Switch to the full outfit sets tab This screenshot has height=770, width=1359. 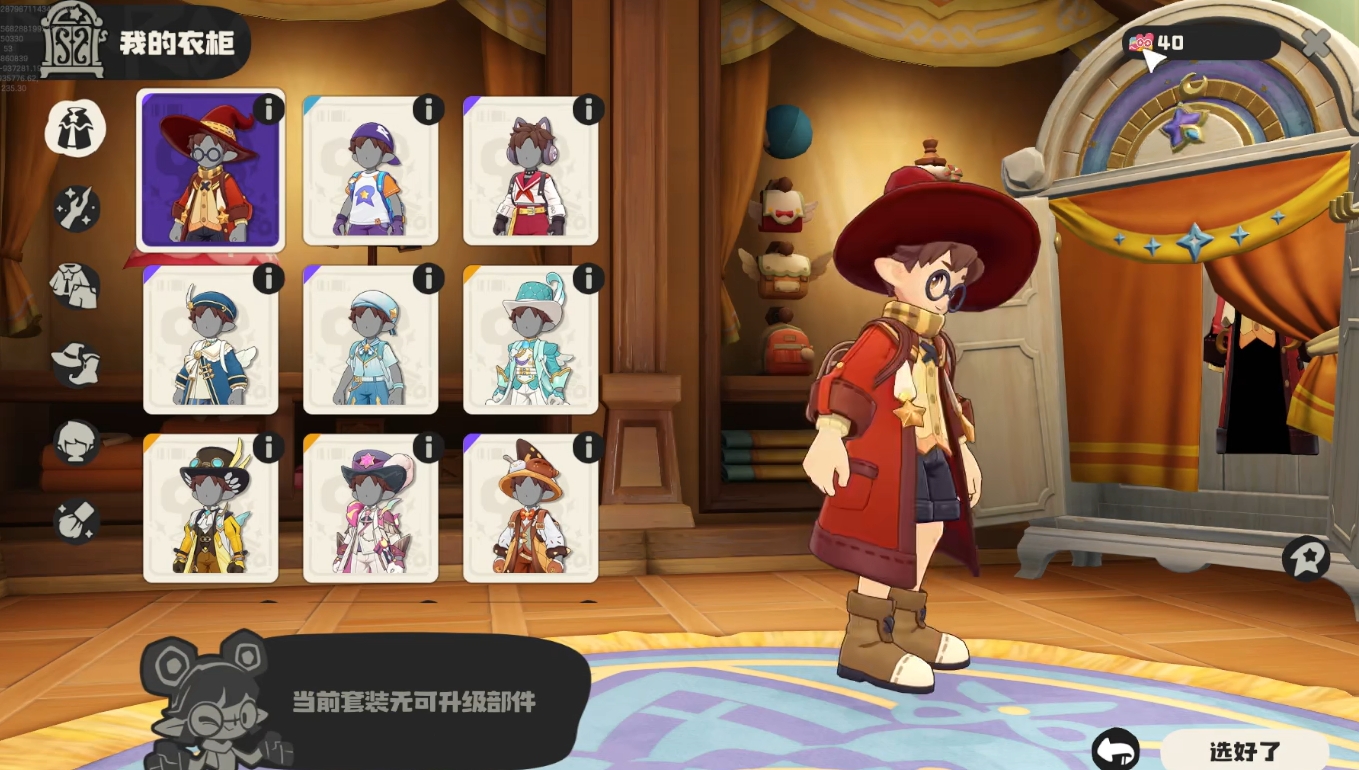tap(76, 130)
